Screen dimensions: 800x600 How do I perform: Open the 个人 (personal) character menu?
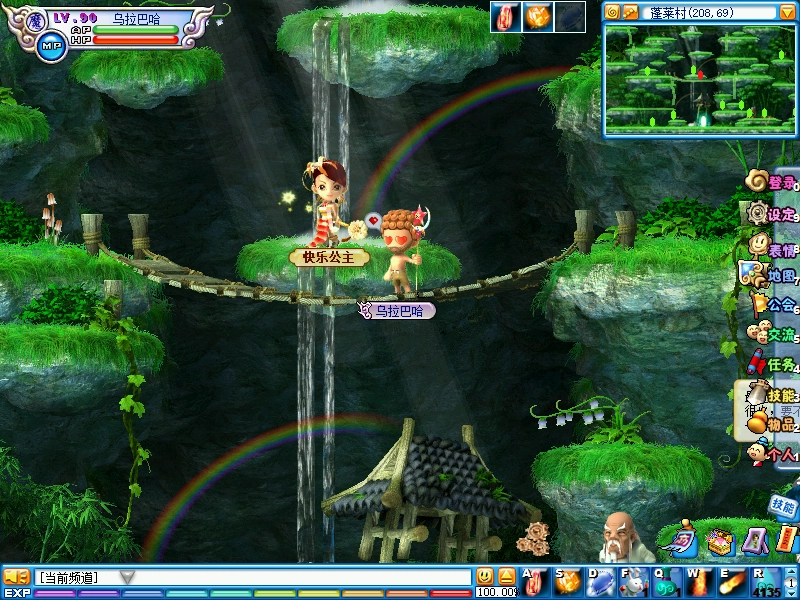(772, 454)
